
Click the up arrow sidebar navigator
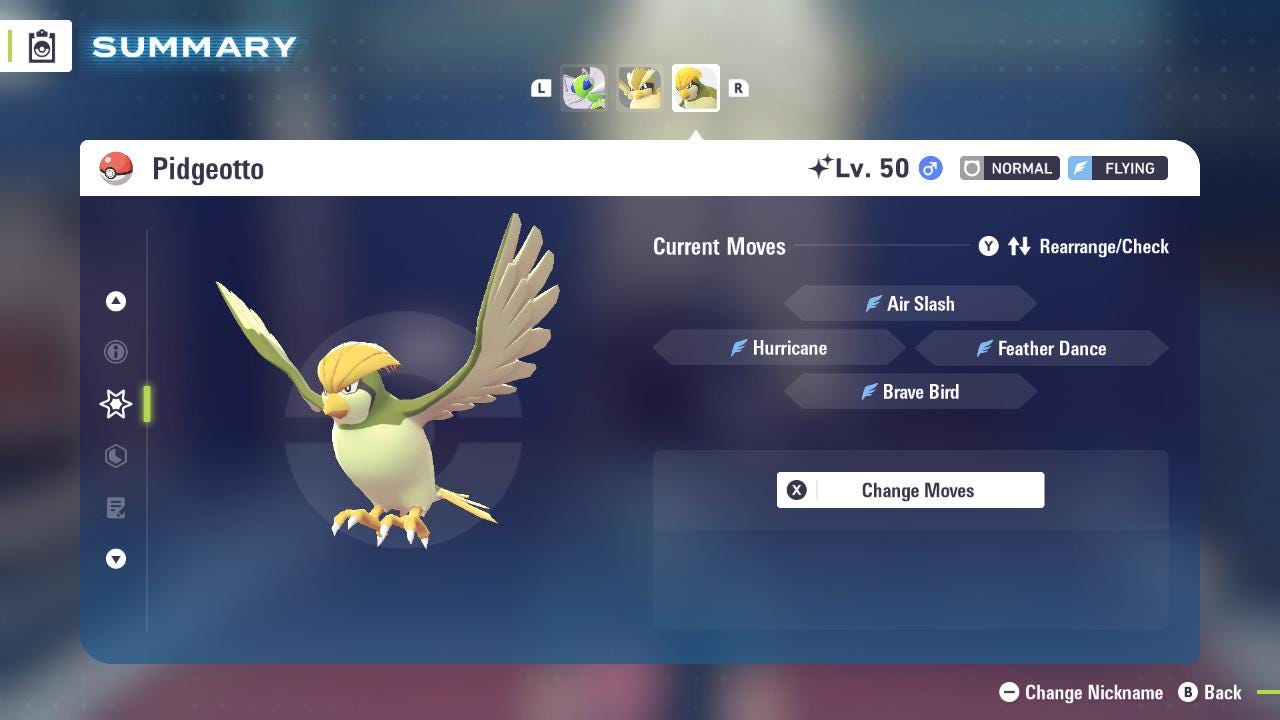(x=116, y=301)
